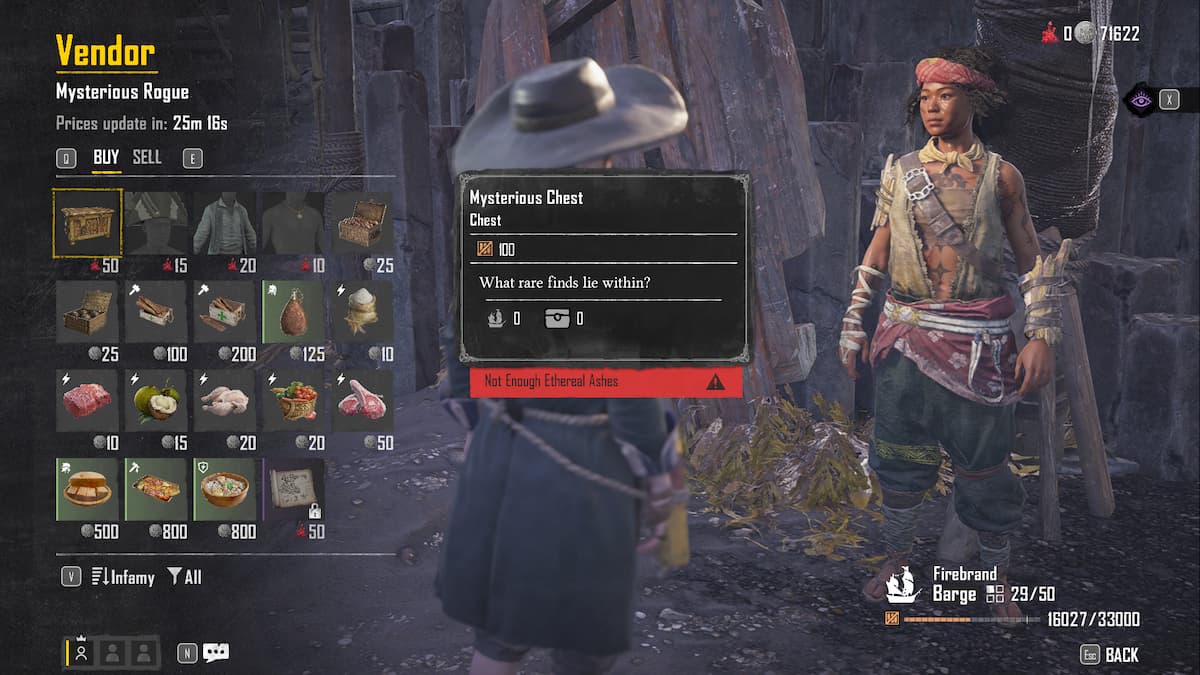Pick the necklace item priced at 10

click(293, 222)
